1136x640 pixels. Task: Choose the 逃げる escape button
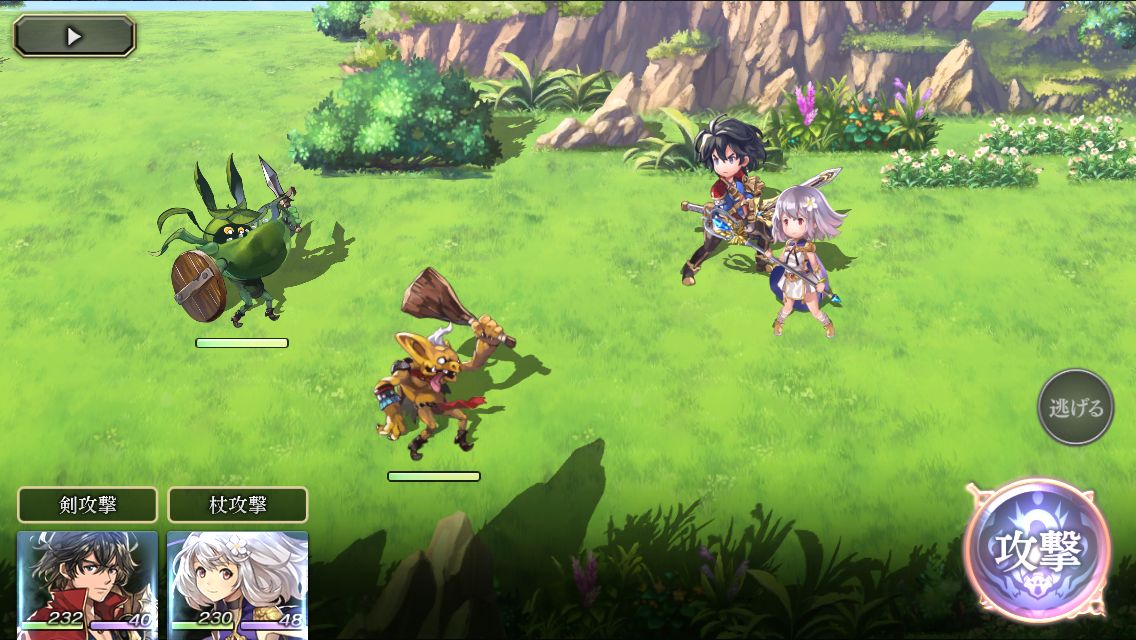coord(1075,407)
